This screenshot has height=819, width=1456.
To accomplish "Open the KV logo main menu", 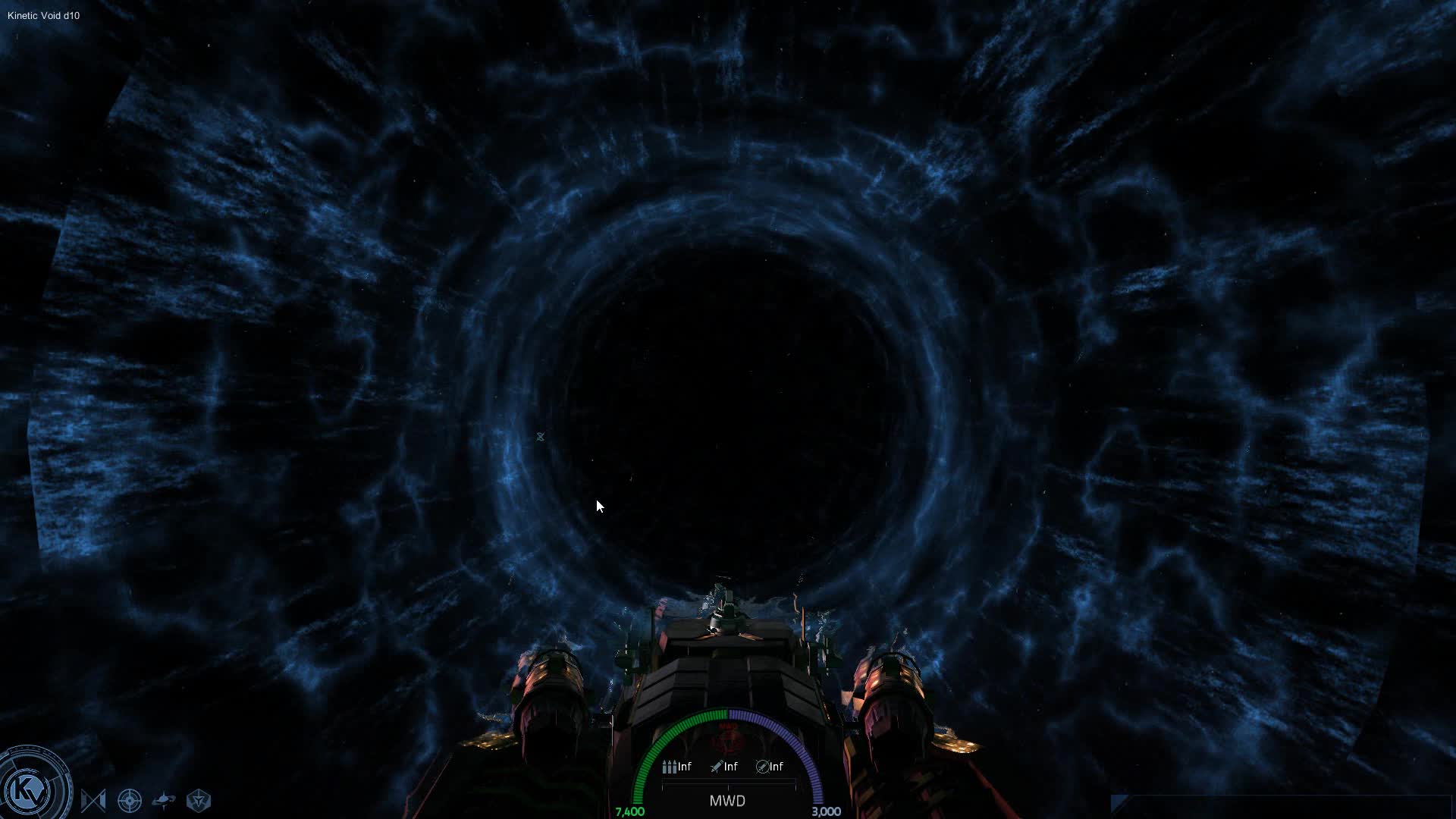I will (32, 790).
